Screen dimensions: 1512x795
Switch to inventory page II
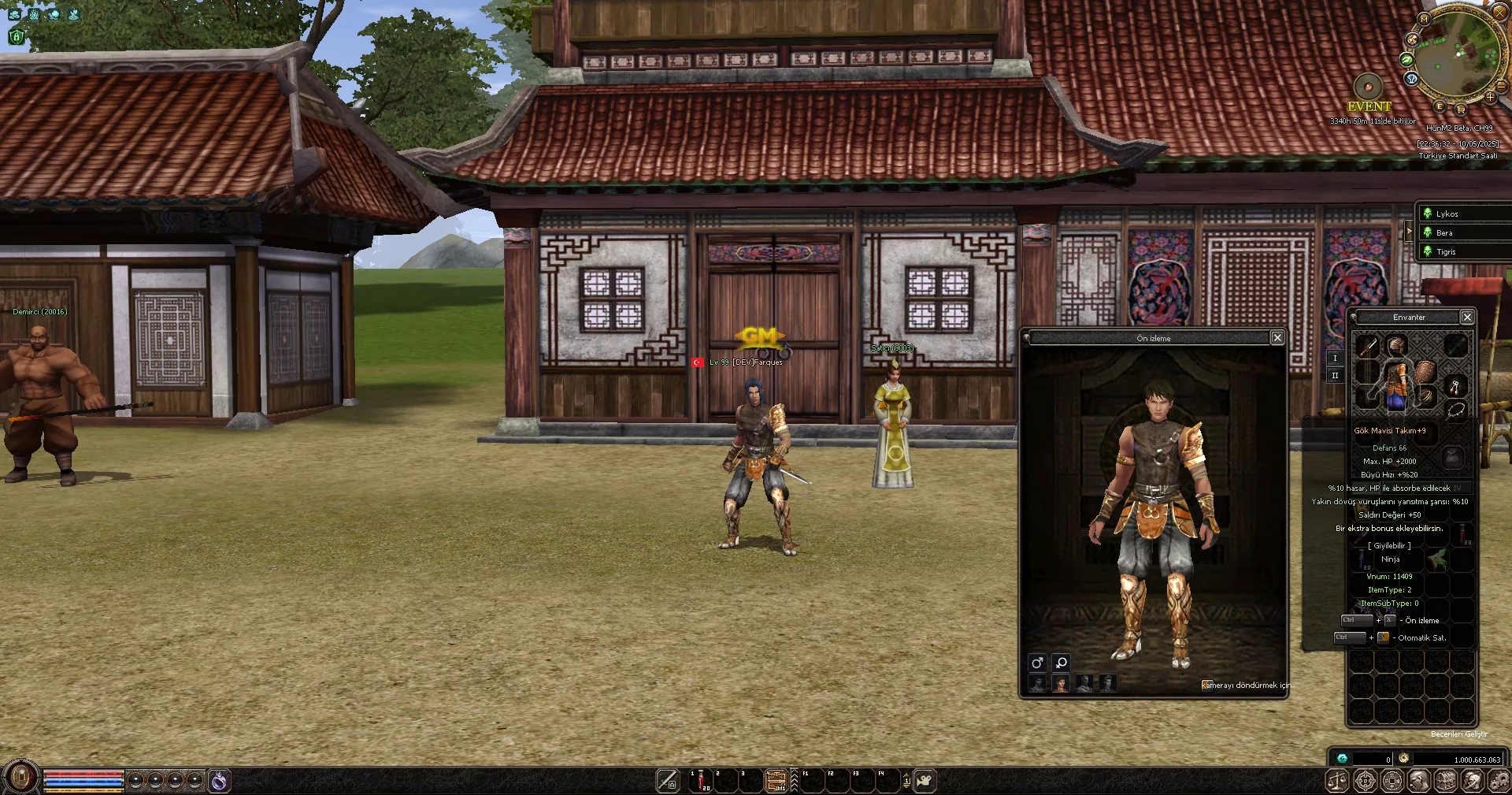(1335, 375)
